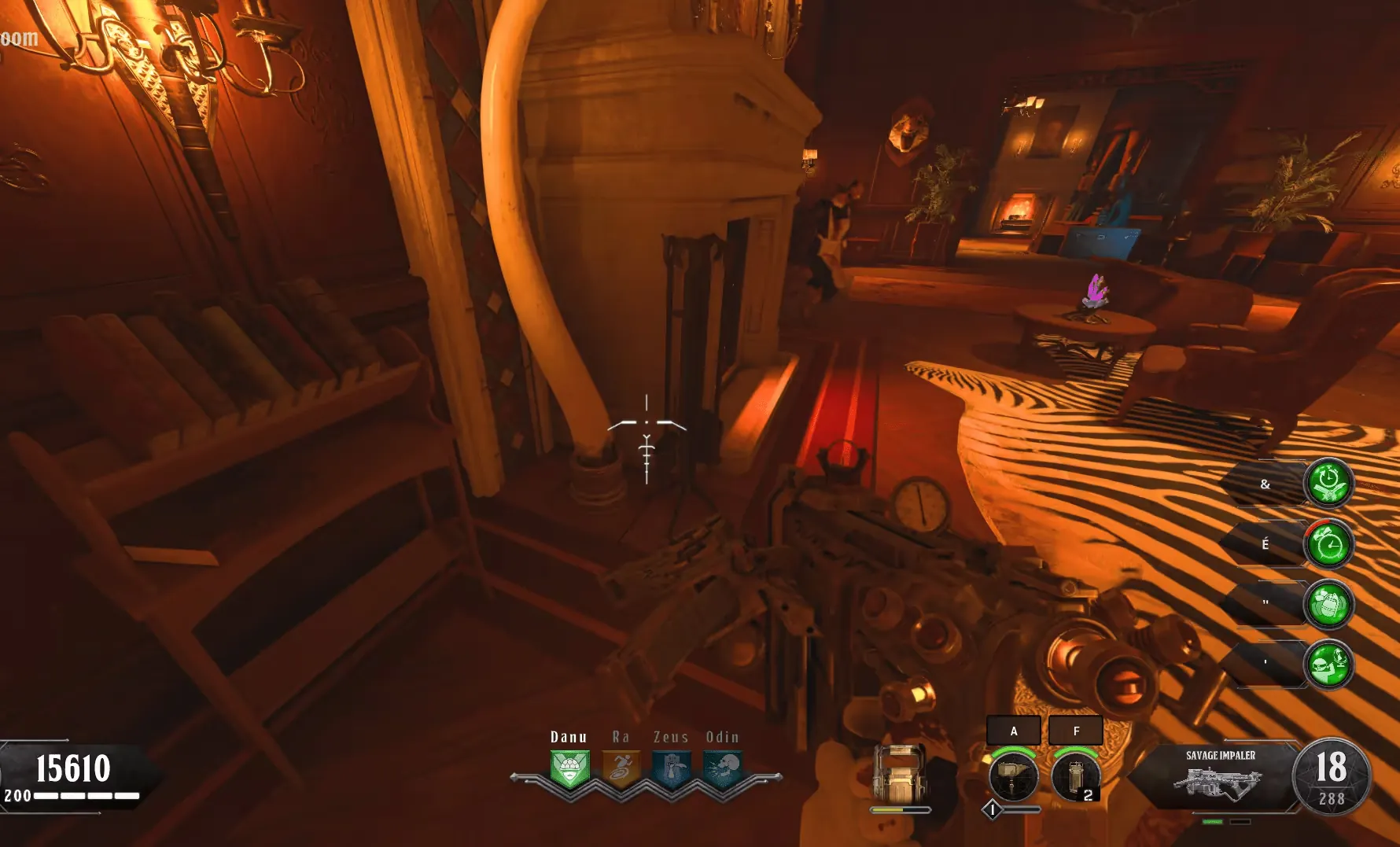
Task: Activate the bottom elixir with globe icon
Action: click(1328, 665)
